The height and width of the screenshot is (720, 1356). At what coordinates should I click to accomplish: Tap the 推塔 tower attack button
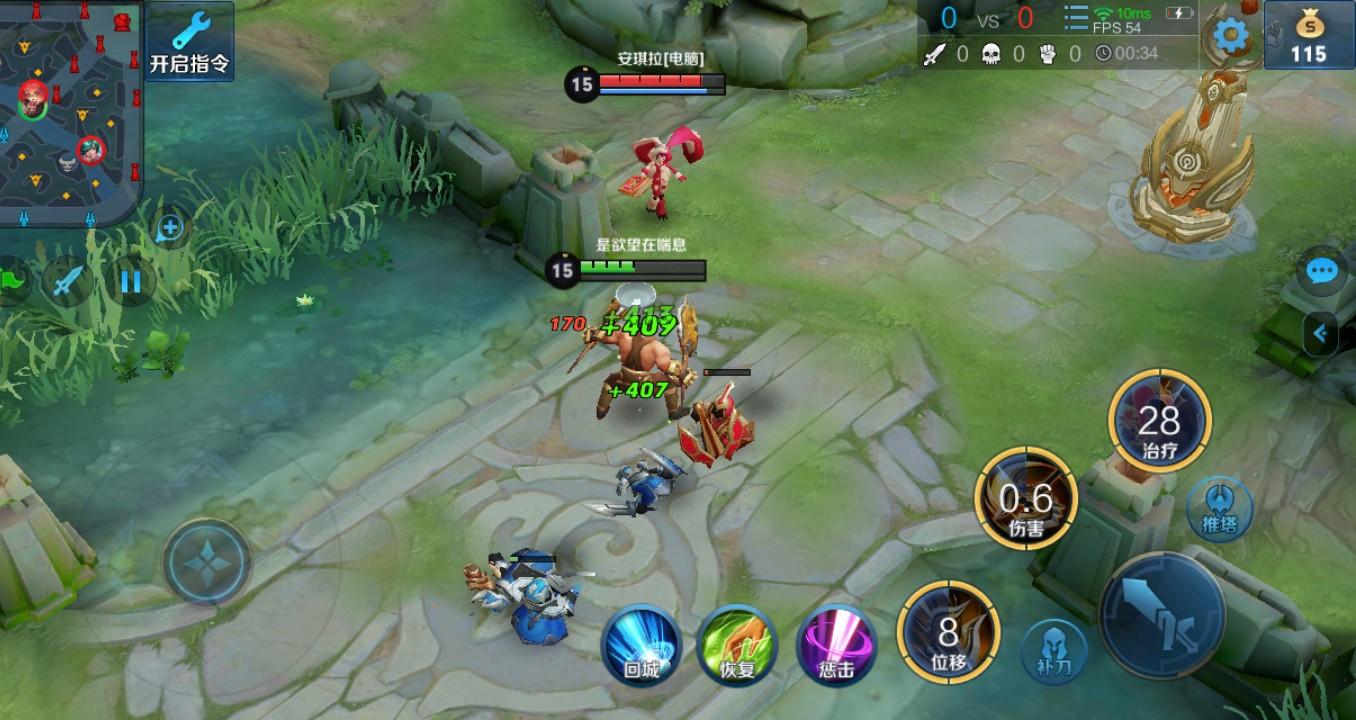[1219, 509]
